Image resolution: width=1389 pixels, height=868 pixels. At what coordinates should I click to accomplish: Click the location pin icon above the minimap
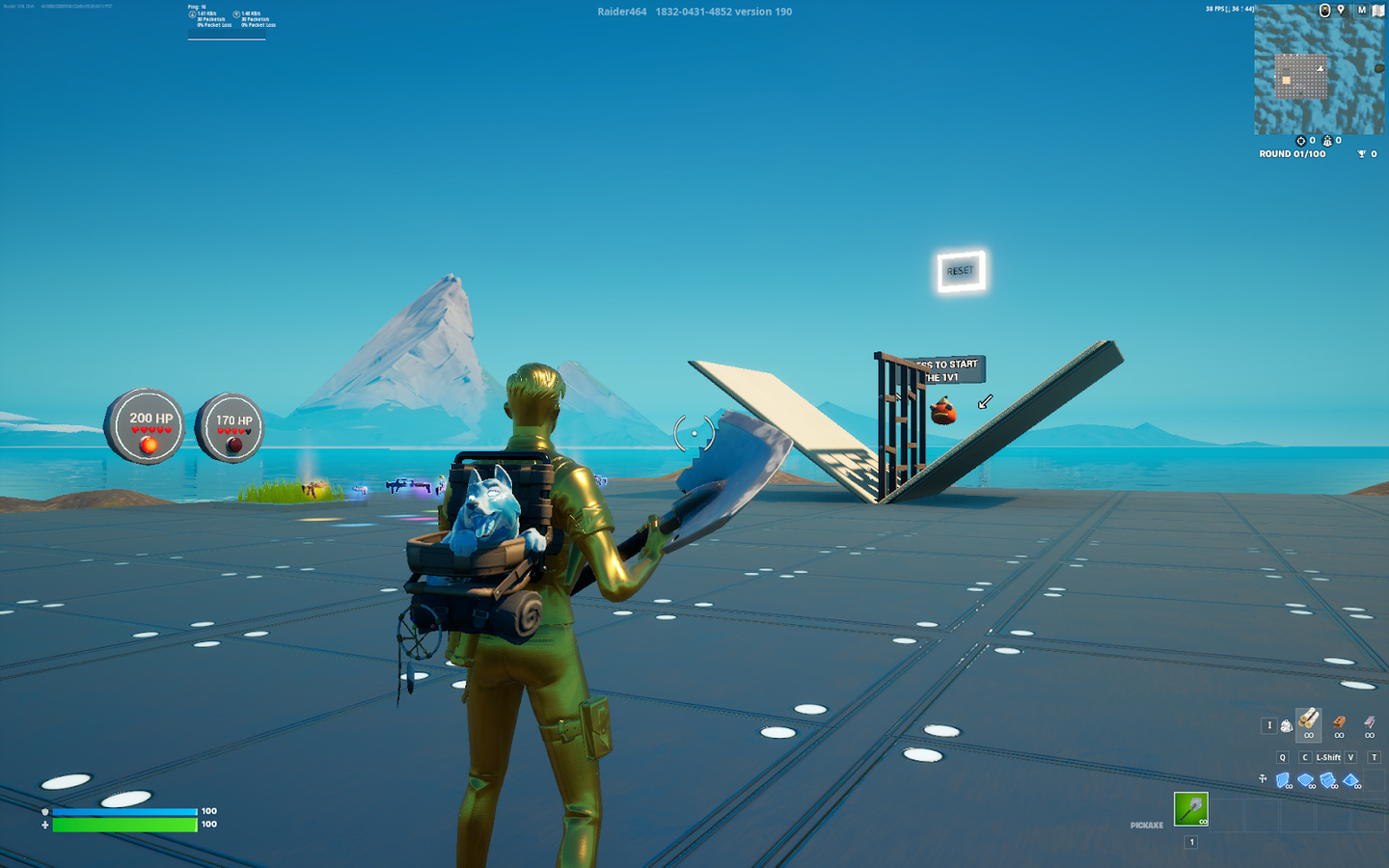coord(1341,9)
